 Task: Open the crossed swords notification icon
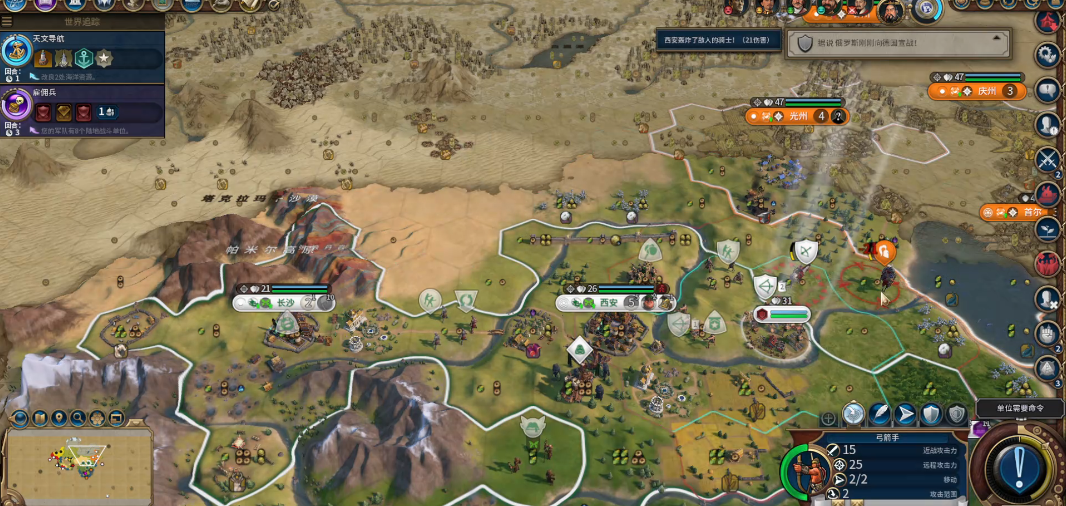1048,158
